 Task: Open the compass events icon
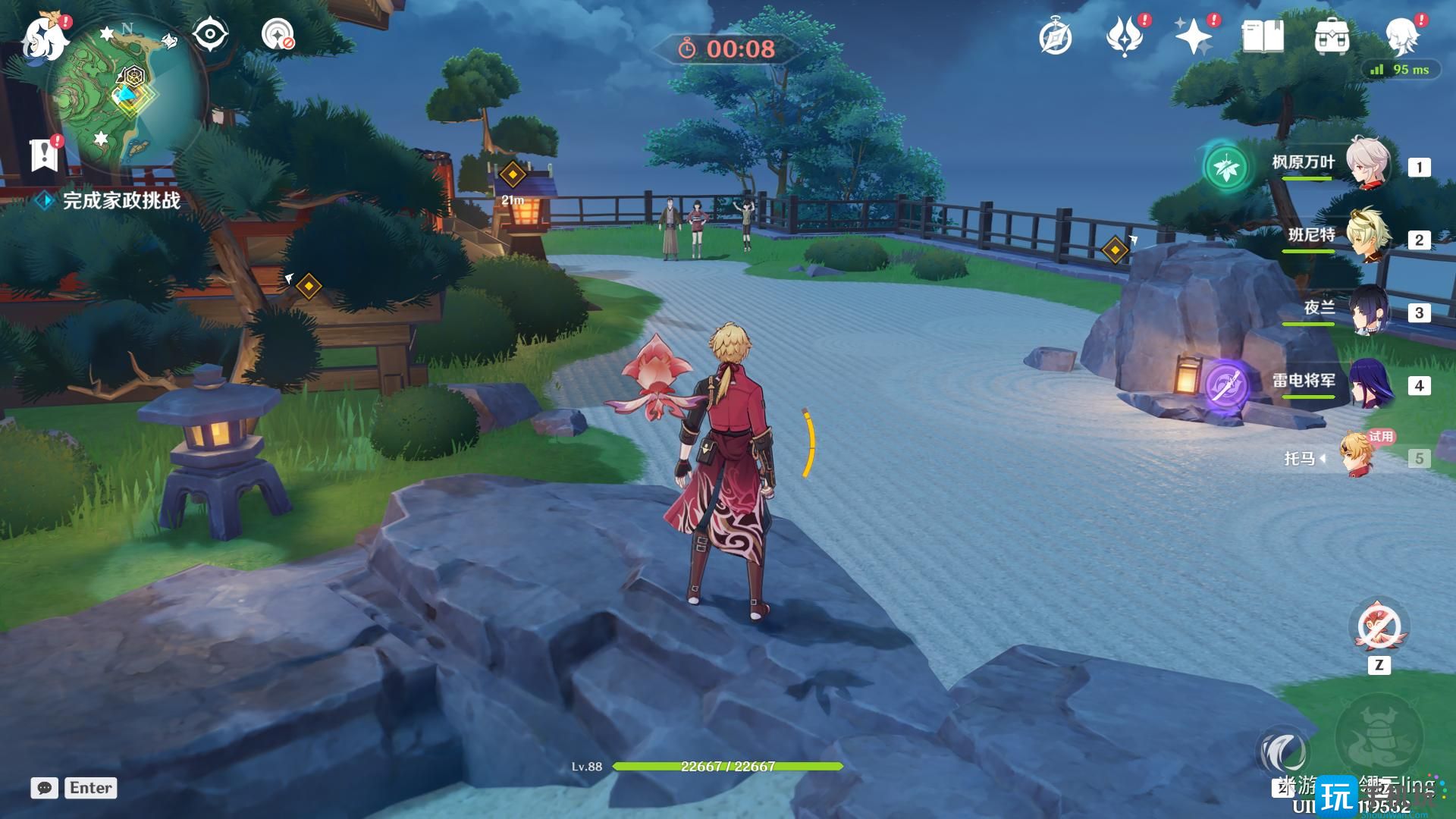1055,36
